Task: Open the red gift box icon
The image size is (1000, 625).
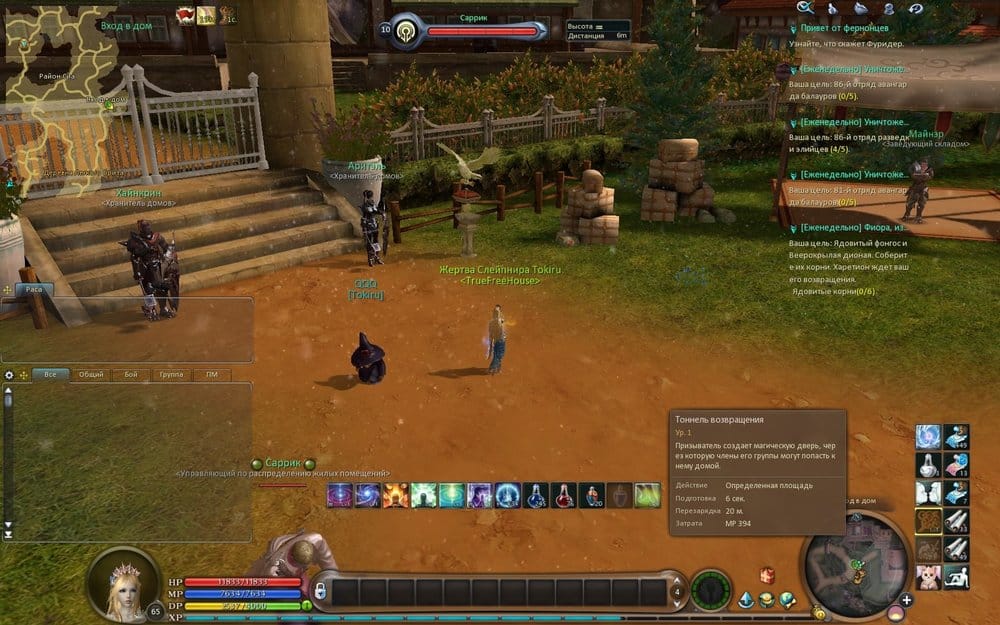Action: 767,575
